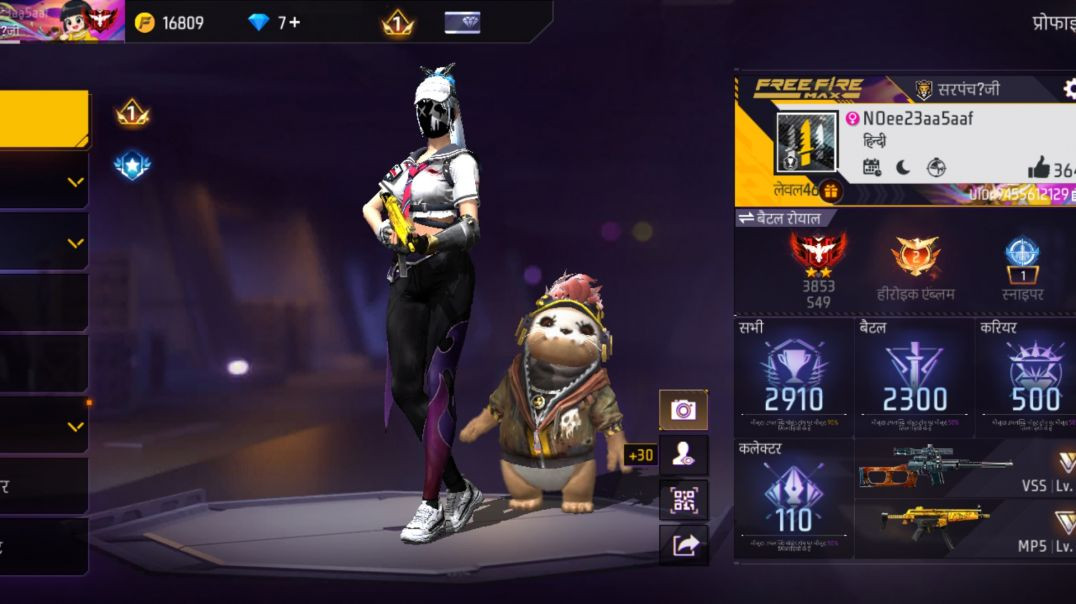Select the MP5 weapon entry
1076x604 pixels.
[965, 529]
